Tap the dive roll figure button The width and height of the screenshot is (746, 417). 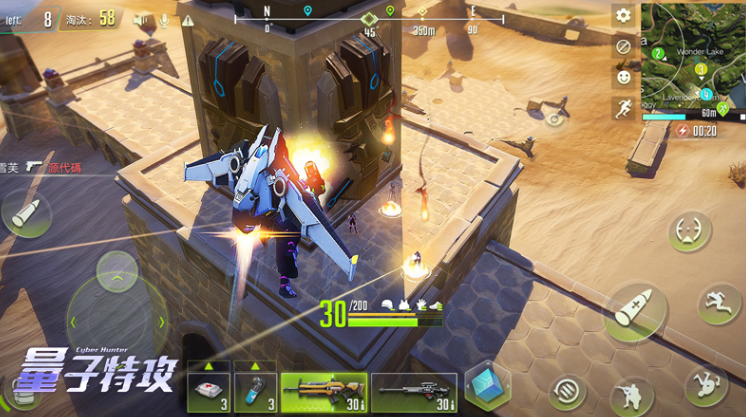click(x=704, y=386)
